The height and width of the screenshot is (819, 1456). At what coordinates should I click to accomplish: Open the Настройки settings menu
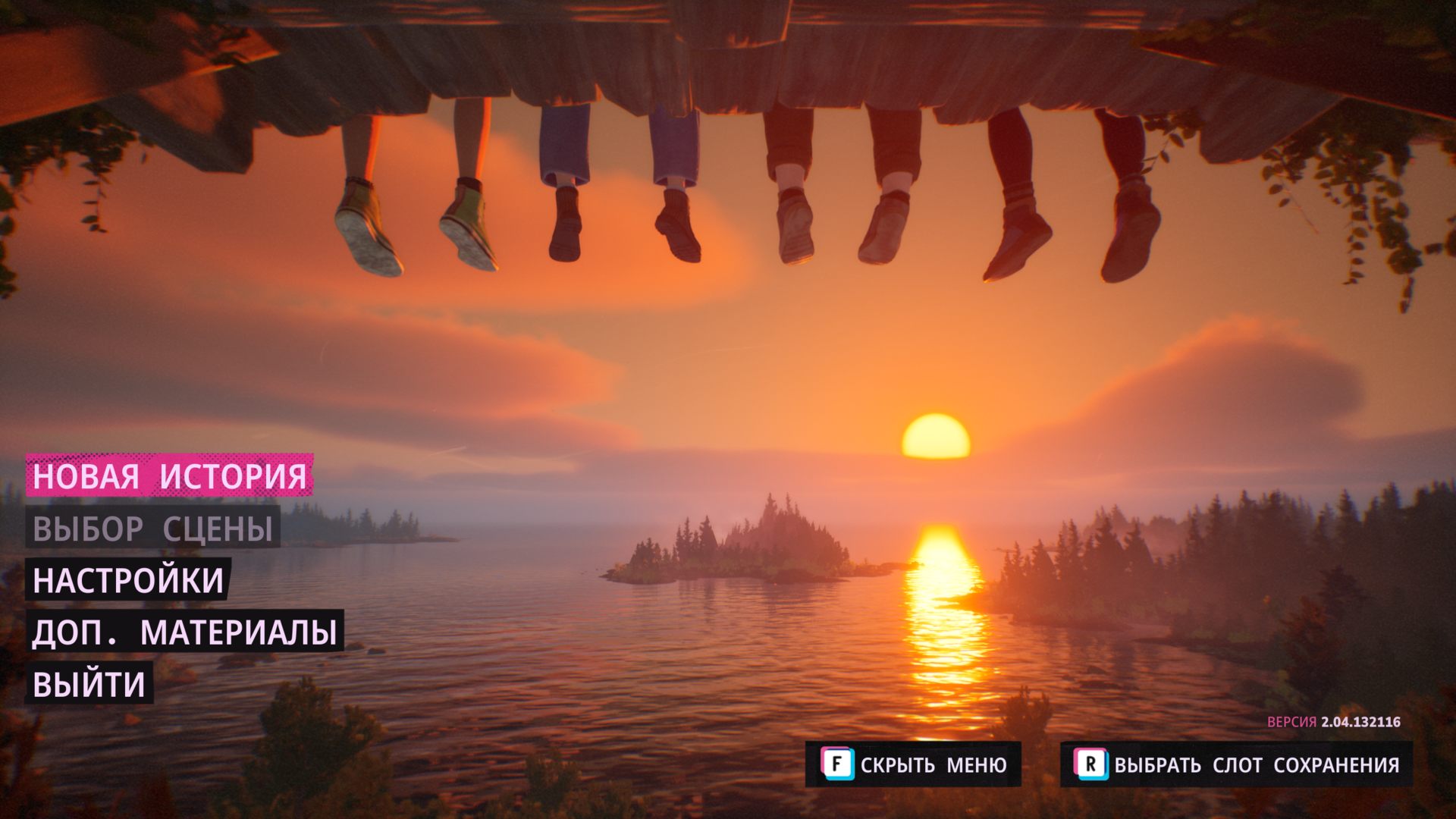pos(128,581)
